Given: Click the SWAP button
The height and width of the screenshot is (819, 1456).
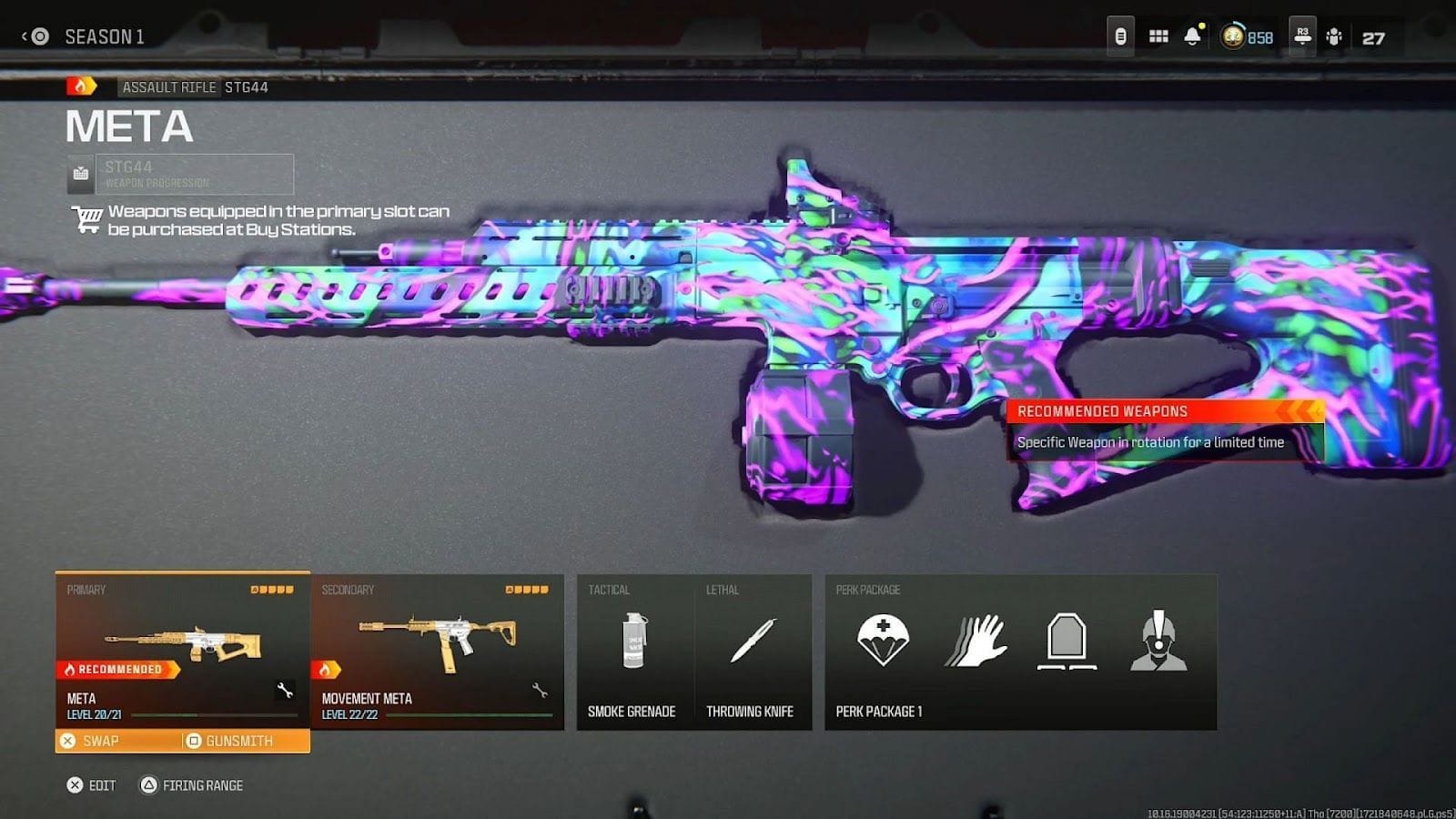Looking at the screenshot, I should click(x=101, y=741).
